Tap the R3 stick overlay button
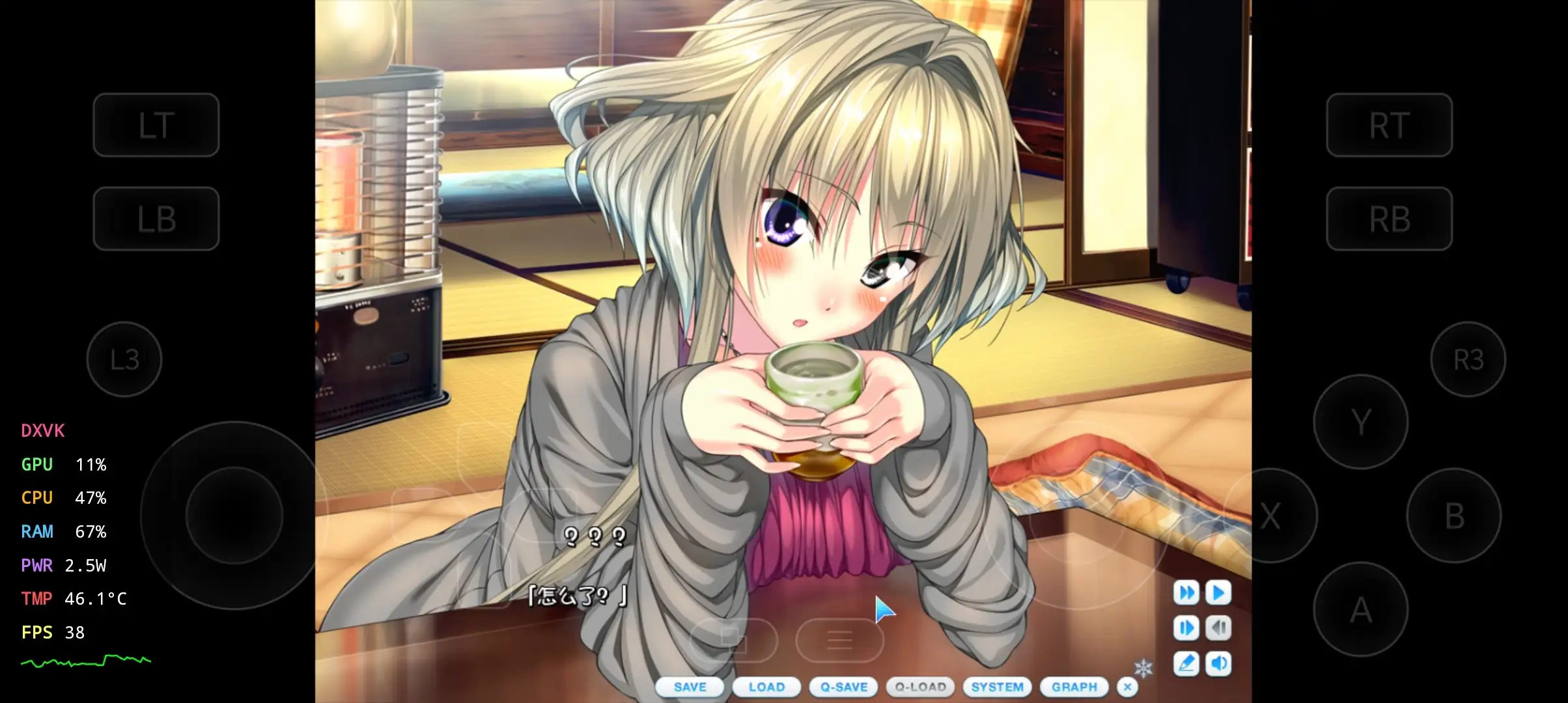The image size is (1568, 703). (1468, 359)
